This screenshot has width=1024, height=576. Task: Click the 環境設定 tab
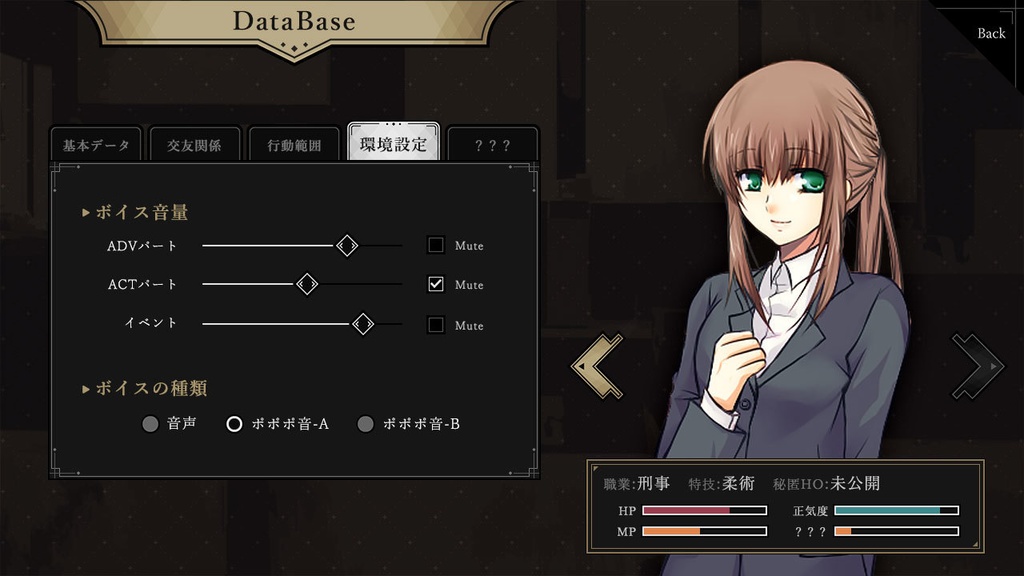click(393, 144)
